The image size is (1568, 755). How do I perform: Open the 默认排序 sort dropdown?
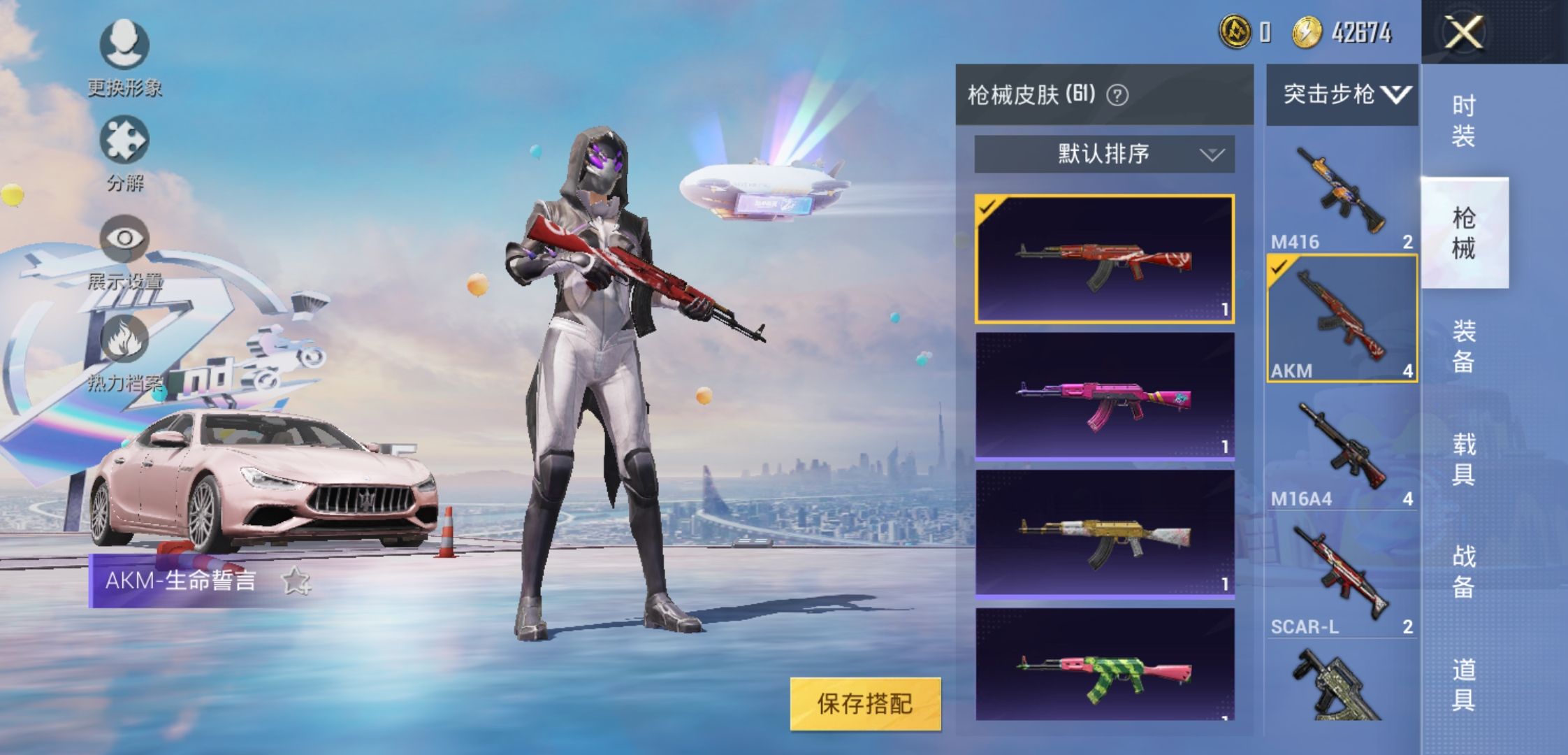1104,154
